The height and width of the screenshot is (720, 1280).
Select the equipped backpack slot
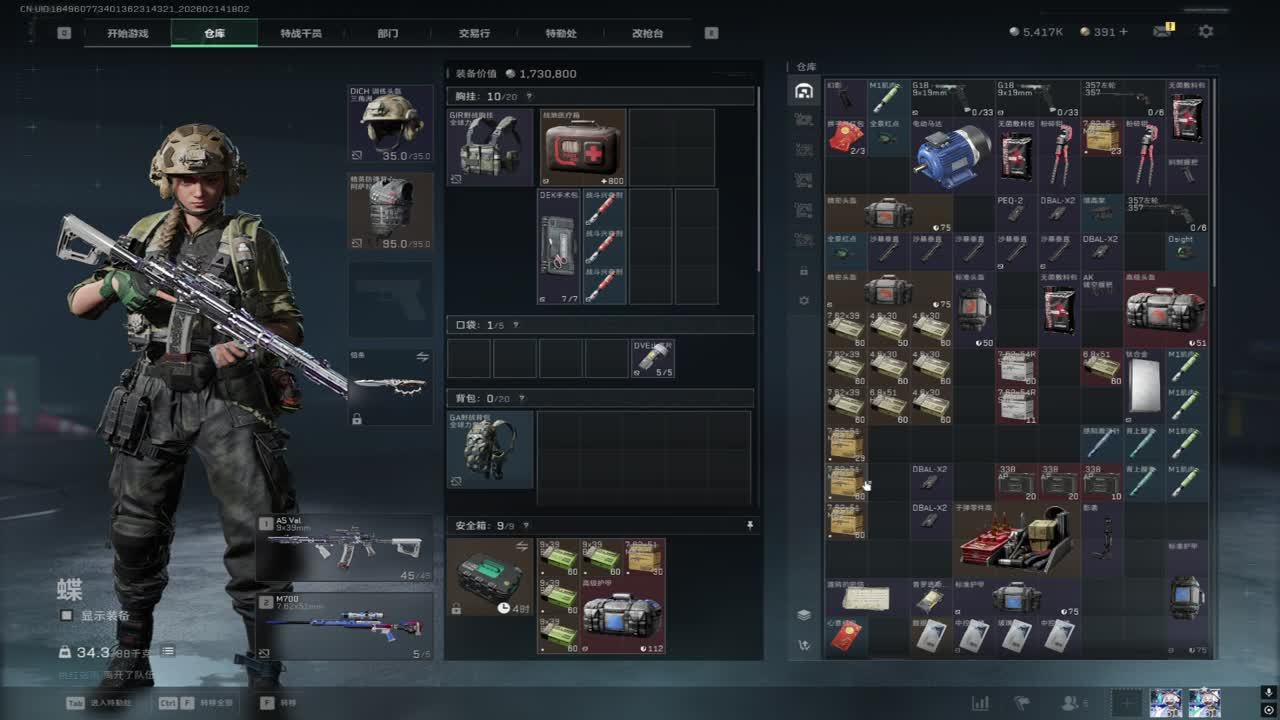pyautogui.click(x=490, y=448)
